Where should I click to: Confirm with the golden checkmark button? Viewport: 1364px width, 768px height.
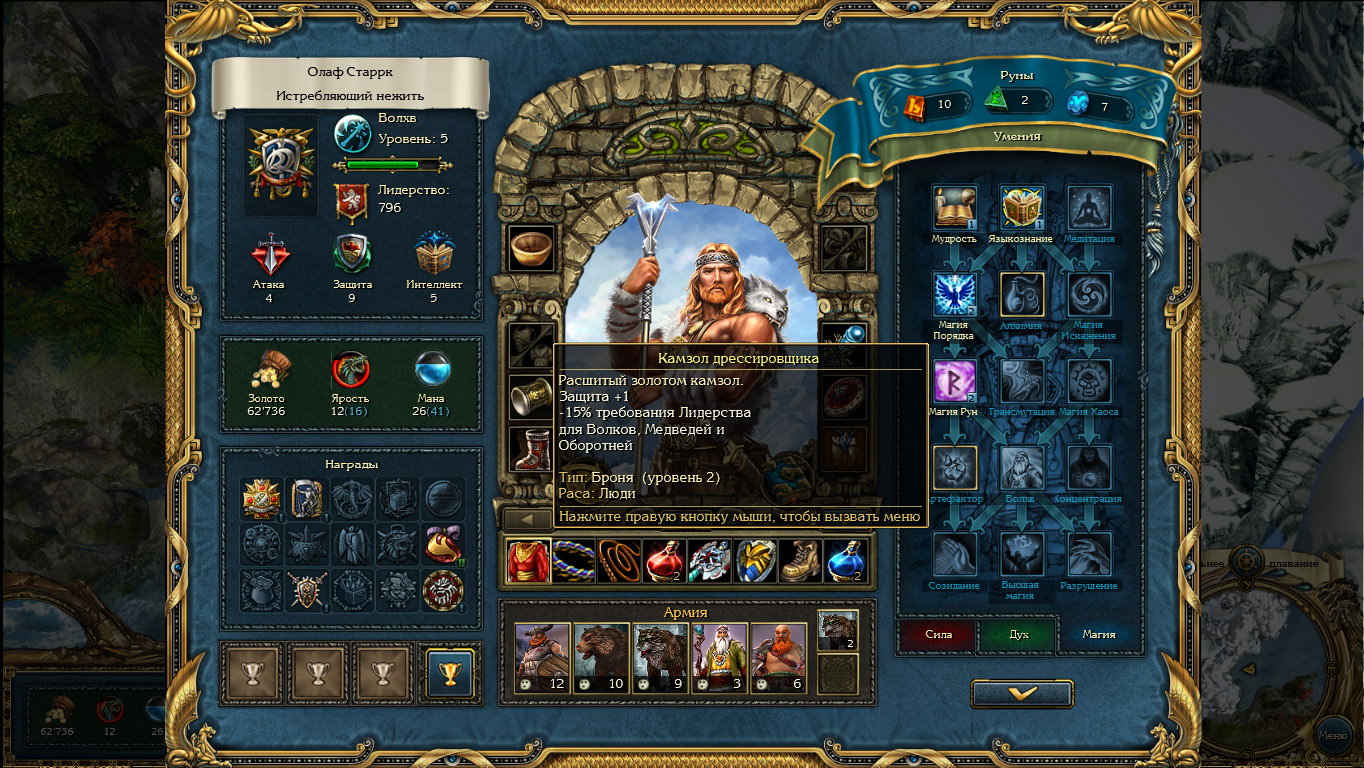tap(1022, 693)
